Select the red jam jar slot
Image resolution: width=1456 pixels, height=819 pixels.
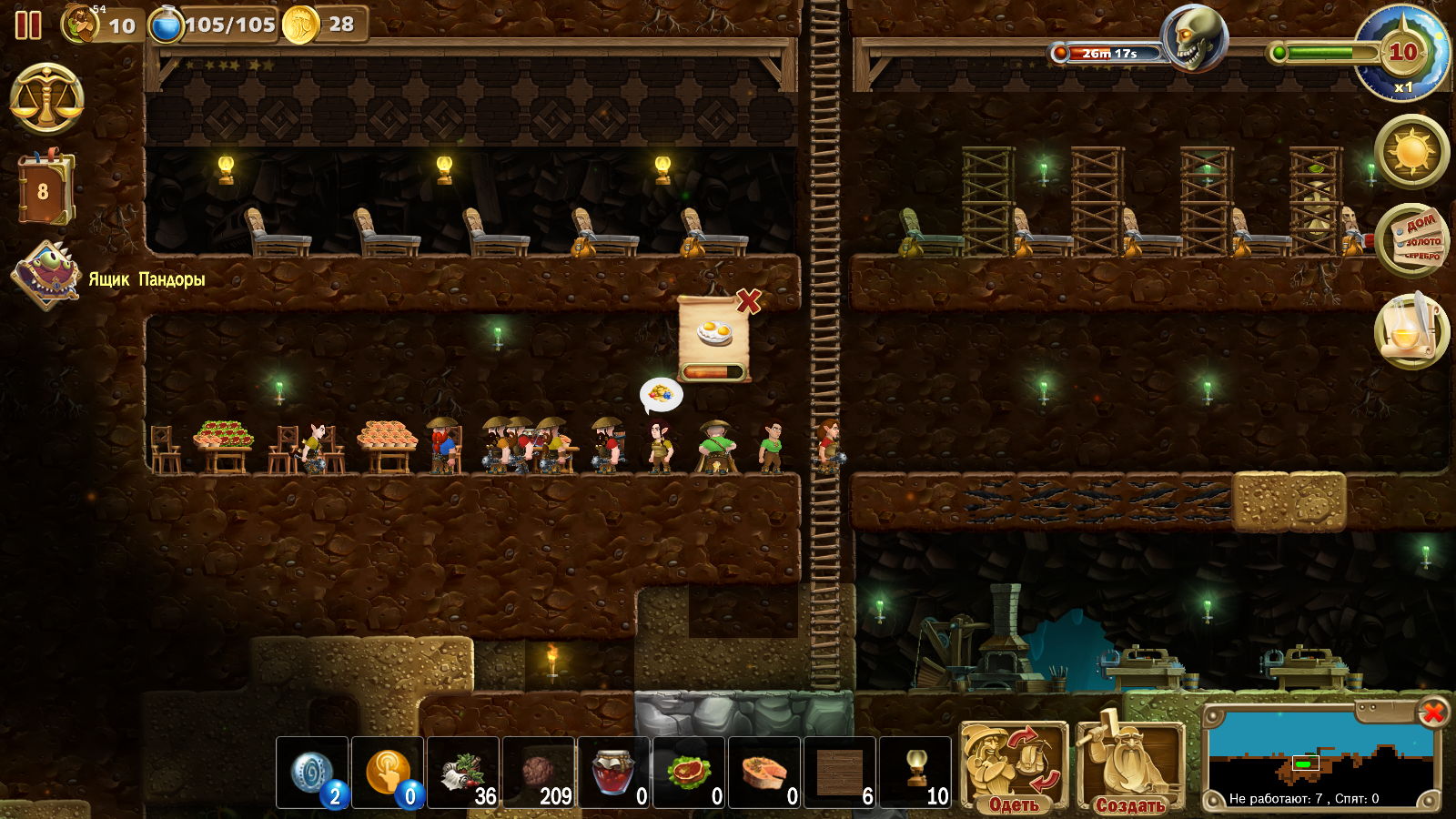[x=614, y=773]
